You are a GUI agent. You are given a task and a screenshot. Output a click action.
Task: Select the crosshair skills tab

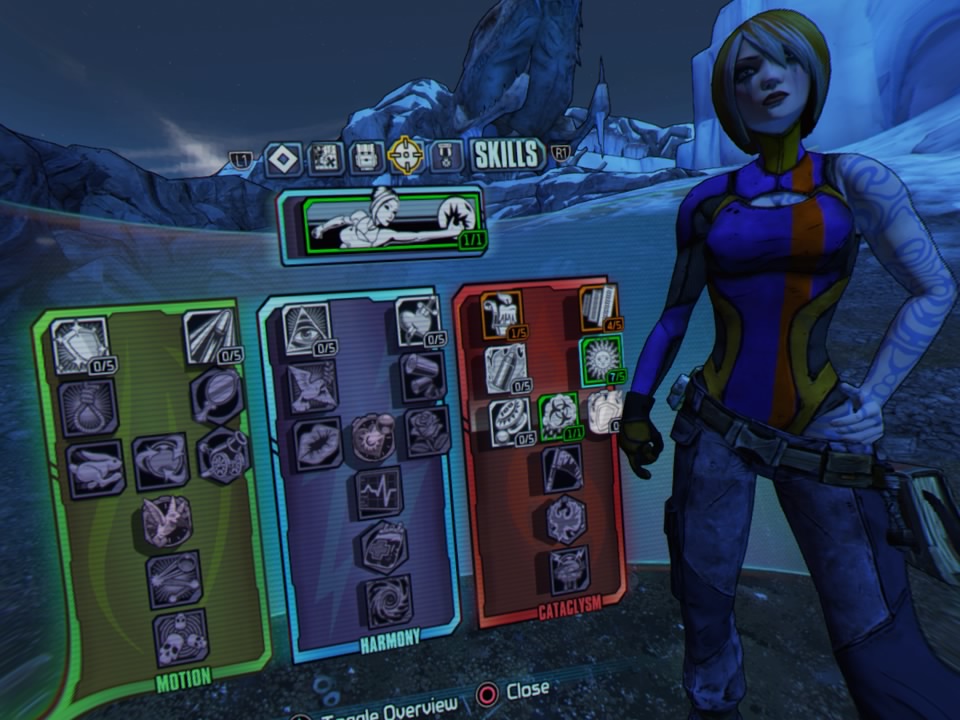click(x=406, y=156)
